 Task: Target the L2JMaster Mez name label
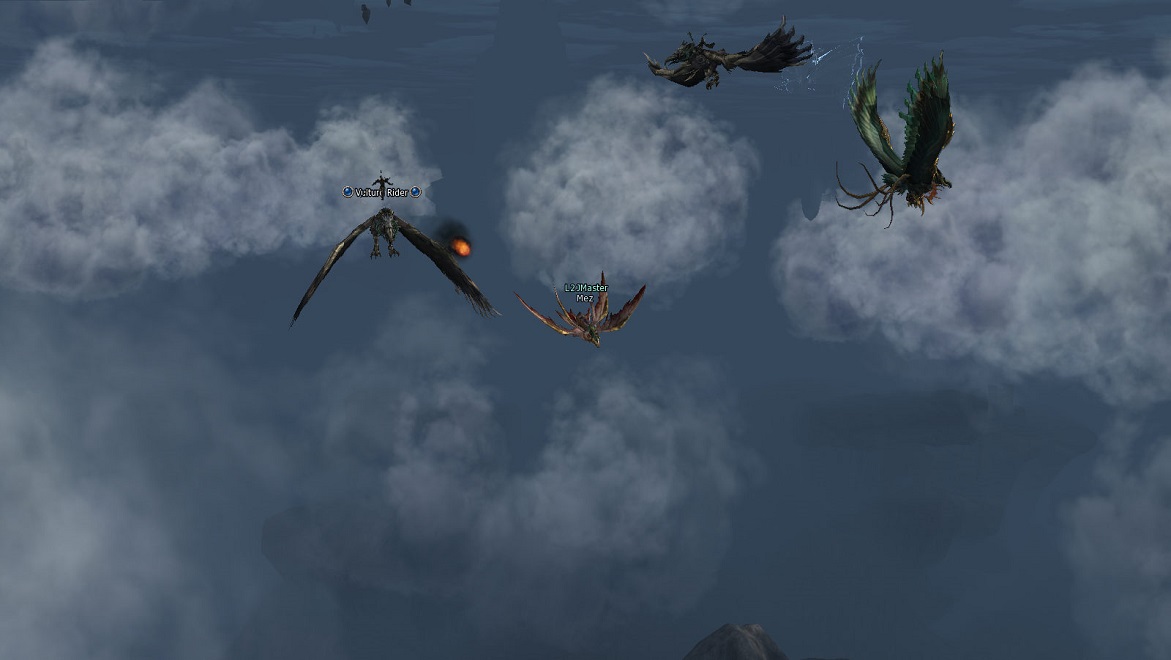[585, 293]
